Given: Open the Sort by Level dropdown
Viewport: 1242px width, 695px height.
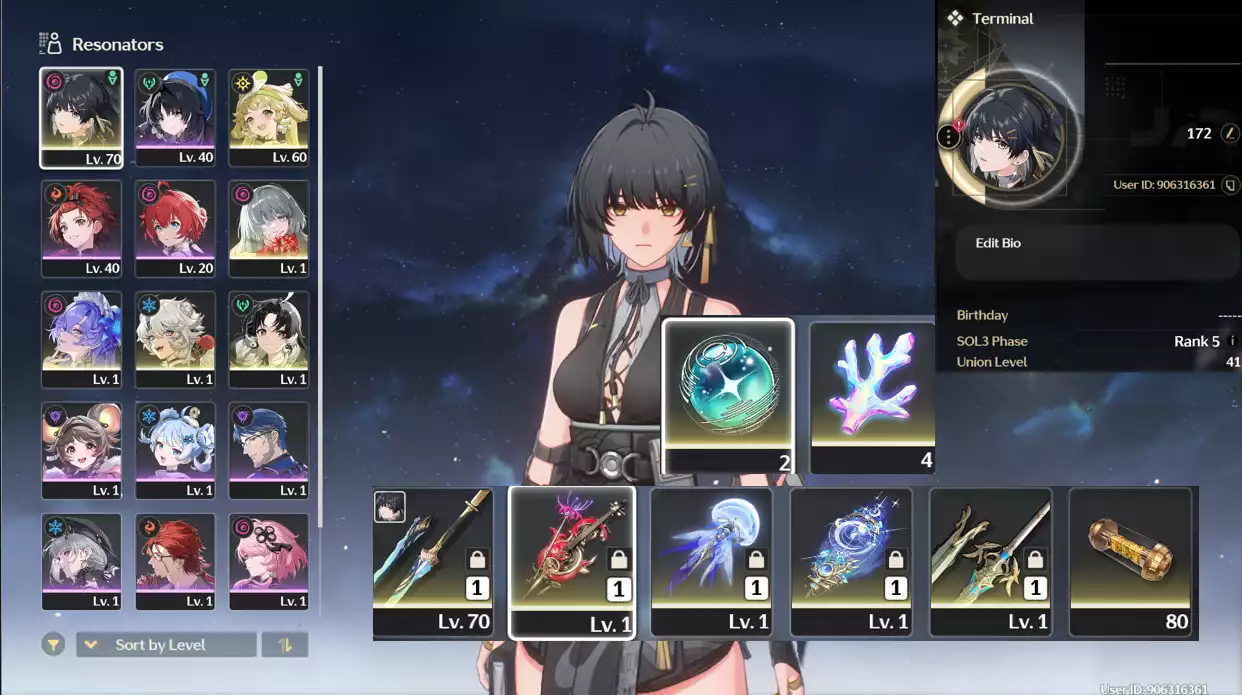Looking at the screenshot, I should (166, 645).
